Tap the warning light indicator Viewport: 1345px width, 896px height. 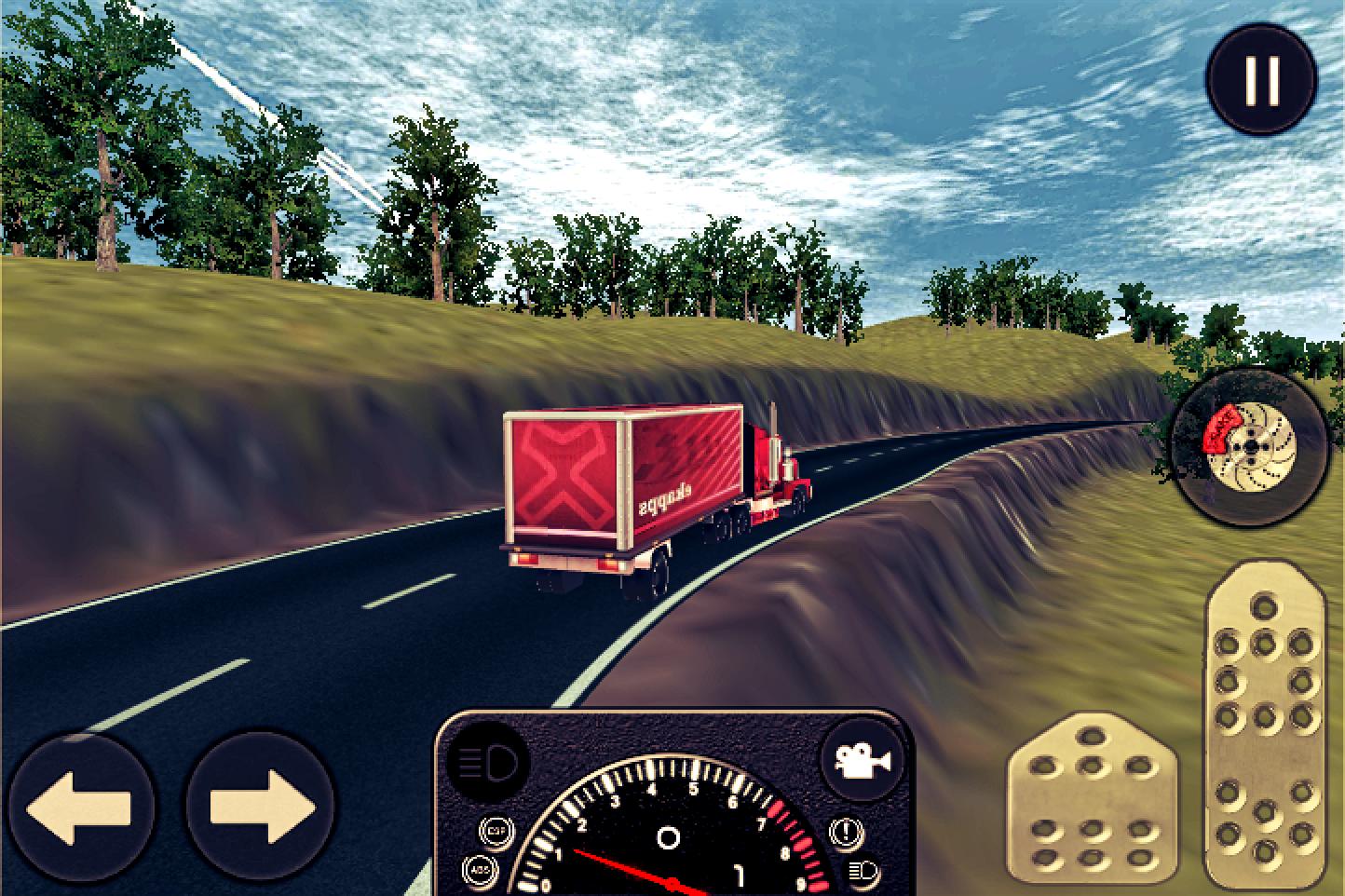coord(846,832)
